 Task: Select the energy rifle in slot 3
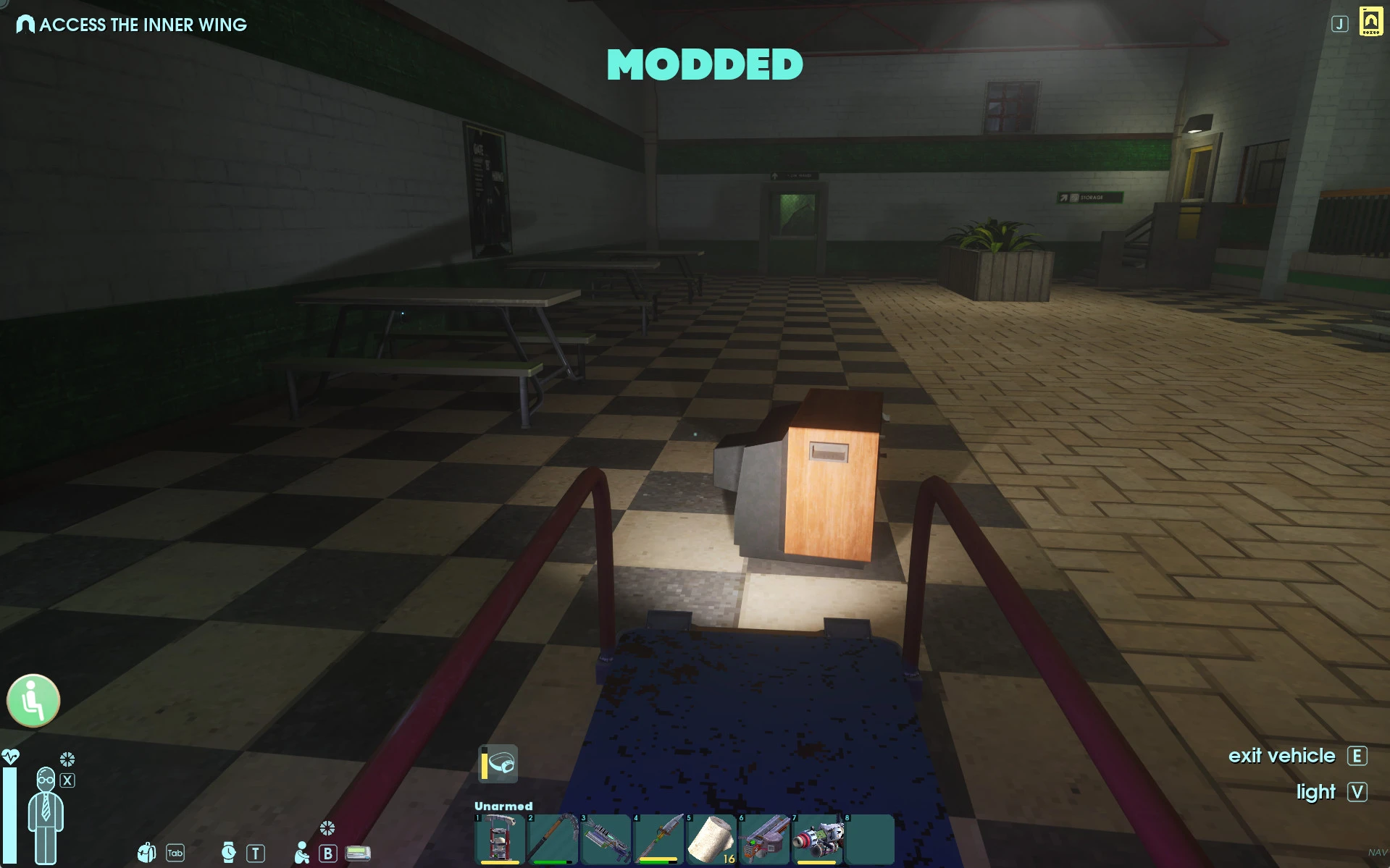tap(606, 839)
